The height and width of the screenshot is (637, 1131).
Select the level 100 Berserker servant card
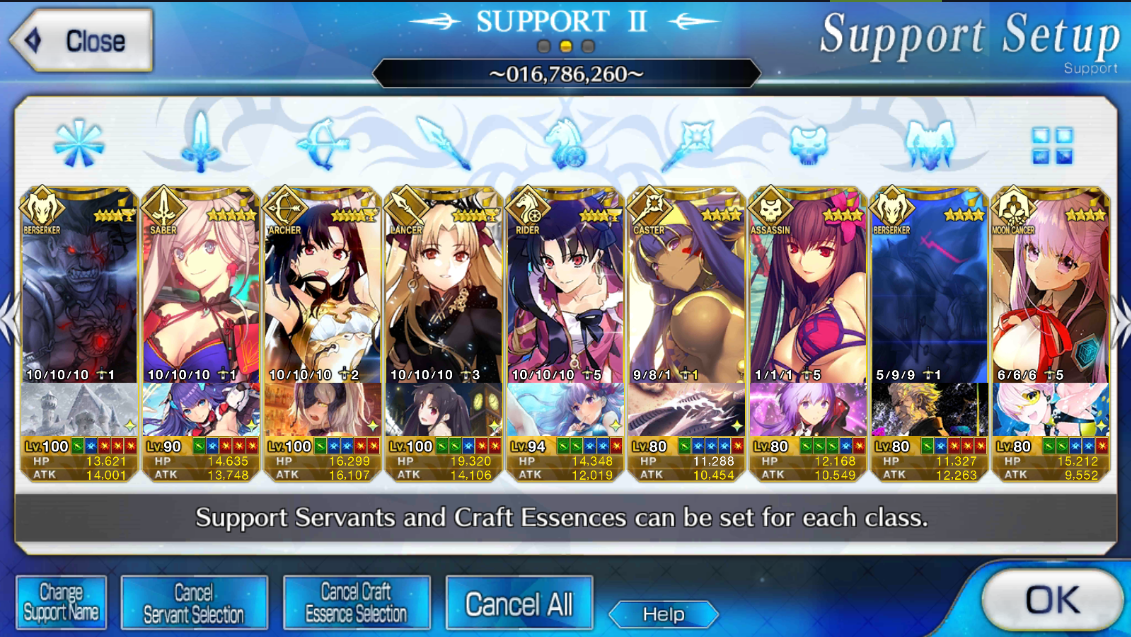click(79, 290)
